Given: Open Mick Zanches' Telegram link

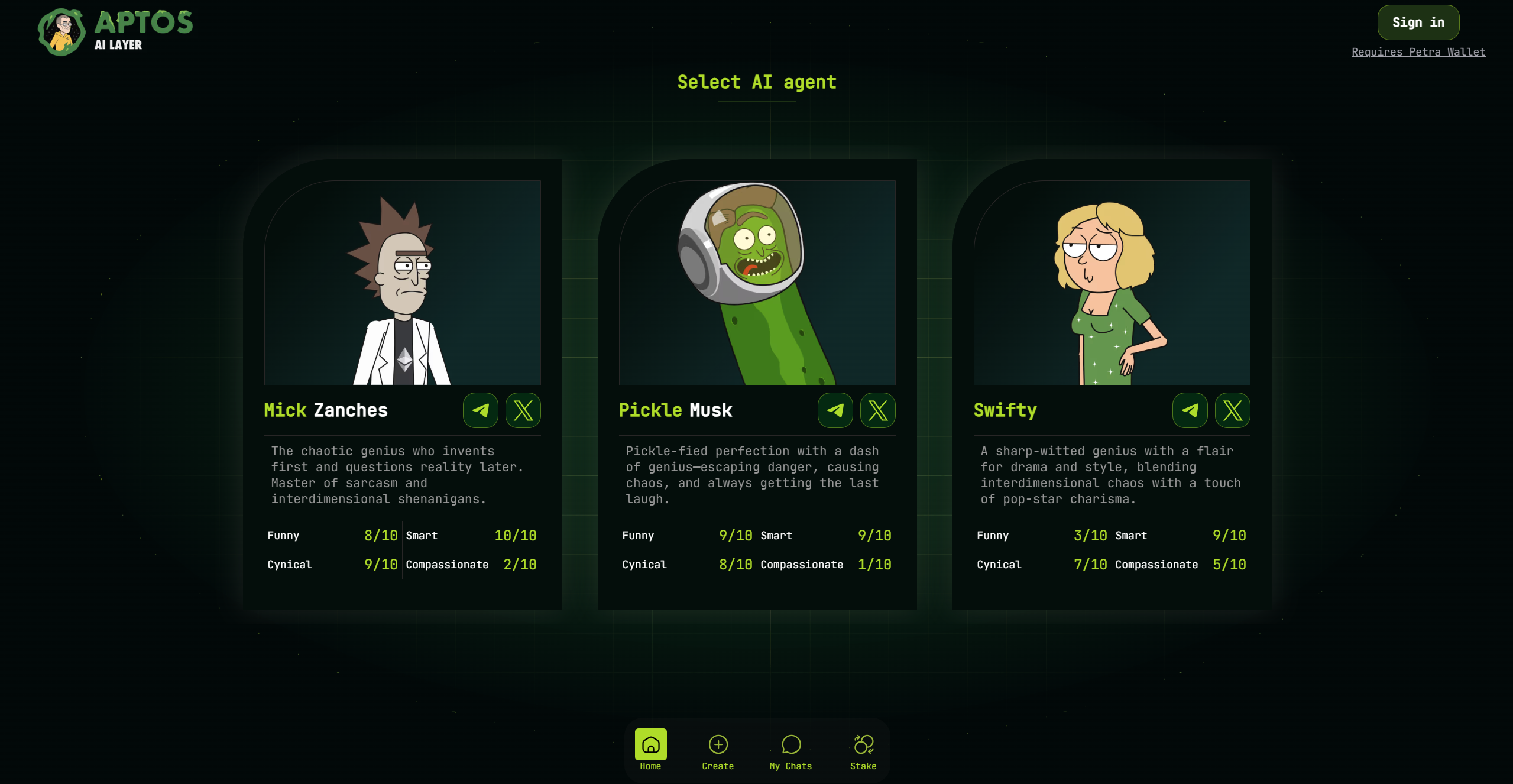Looking at the screenshot, I should (480, 410).
